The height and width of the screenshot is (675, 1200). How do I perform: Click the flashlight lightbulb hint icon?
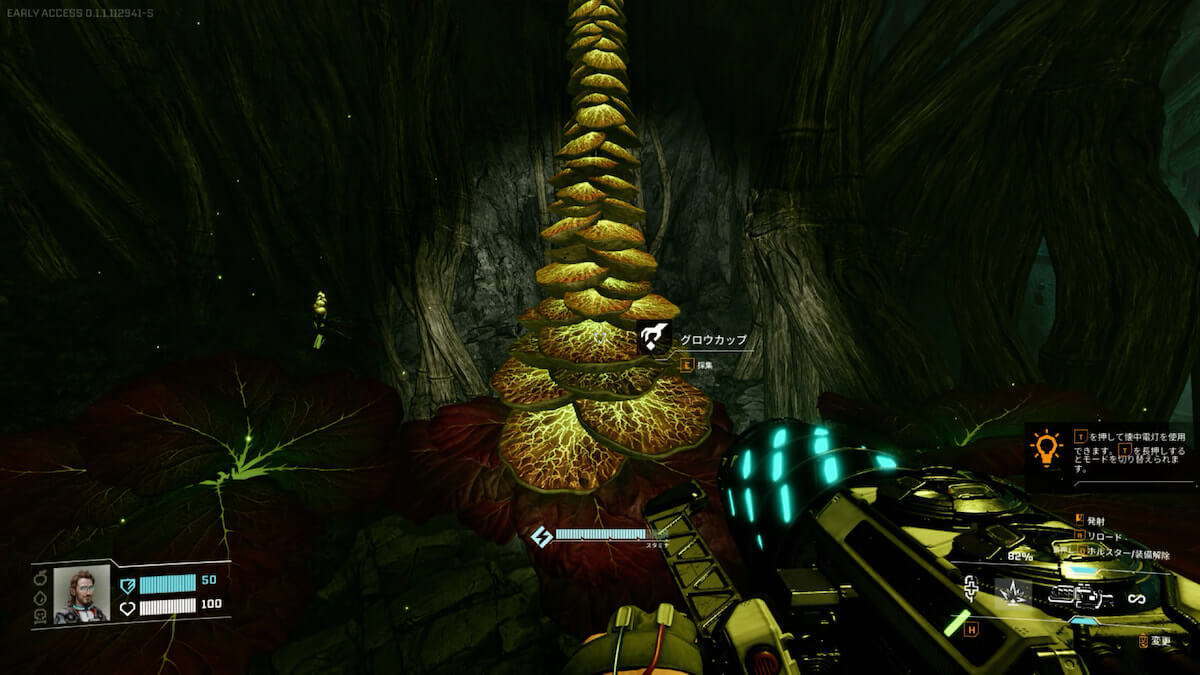pos(1046,449)
